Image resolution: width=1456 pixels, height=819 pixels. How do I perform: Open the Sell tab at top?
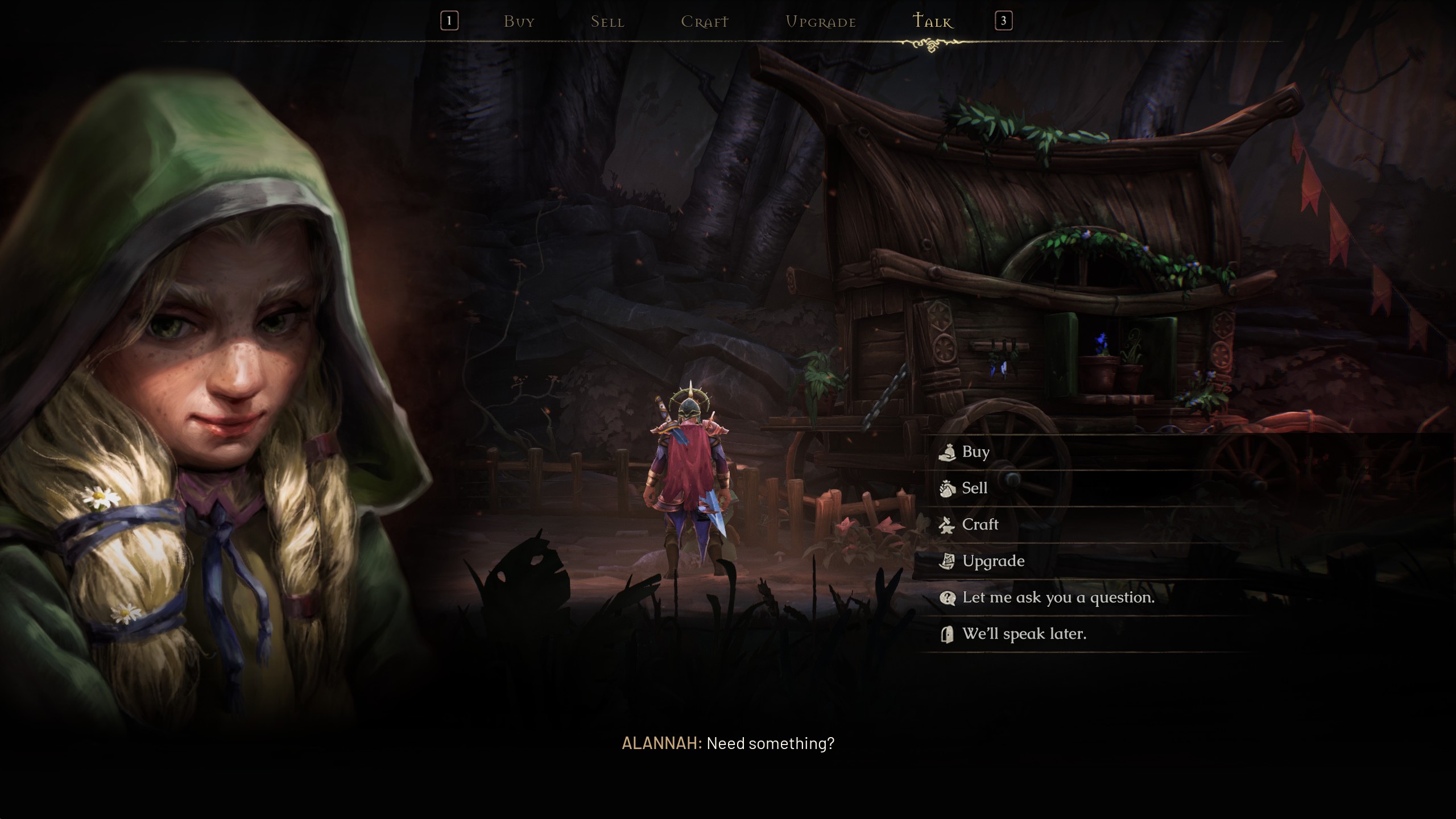tap(607, 22)
